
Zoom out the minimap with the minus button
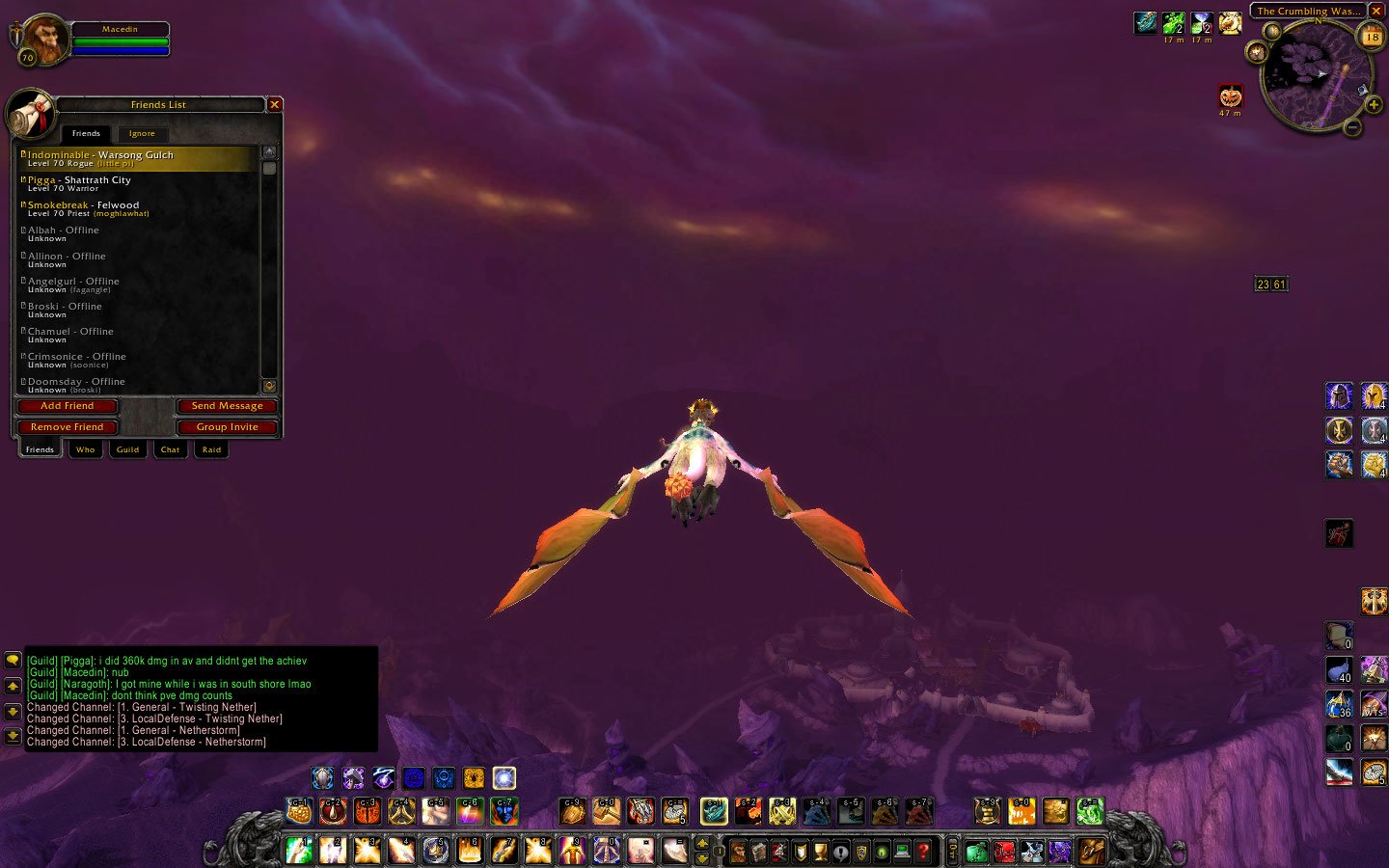(x=1353, y=127)
